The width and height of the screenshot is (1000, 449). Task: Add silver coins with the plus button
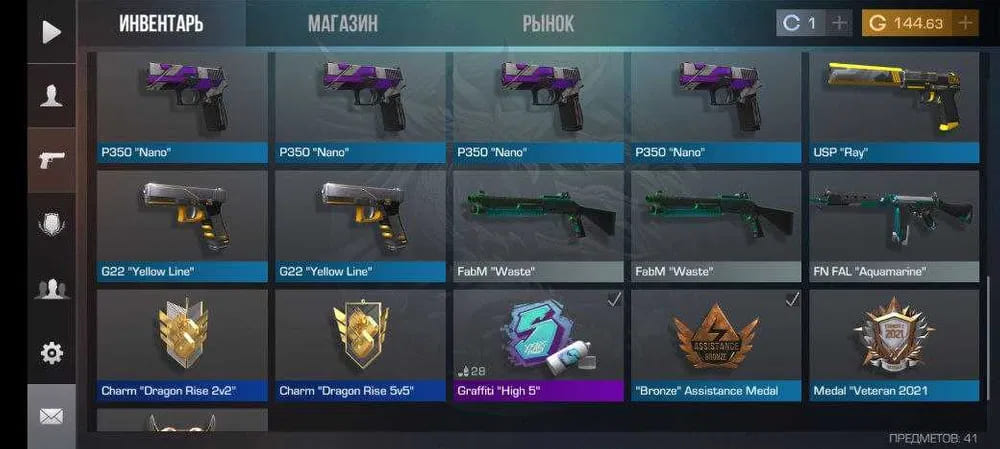coord(839,23)
